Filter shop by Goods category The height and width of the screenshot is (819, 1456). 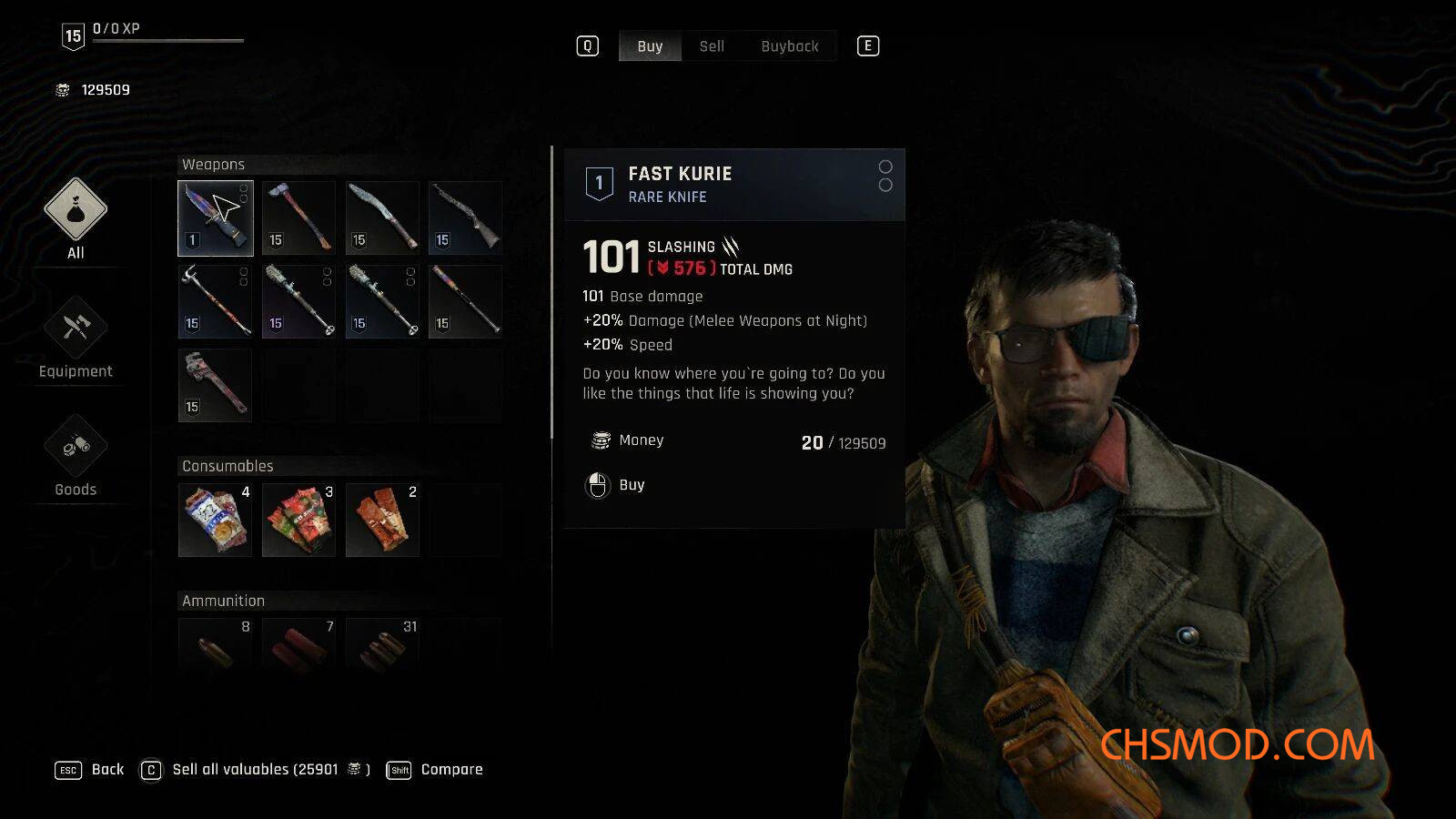click(76, 455)
